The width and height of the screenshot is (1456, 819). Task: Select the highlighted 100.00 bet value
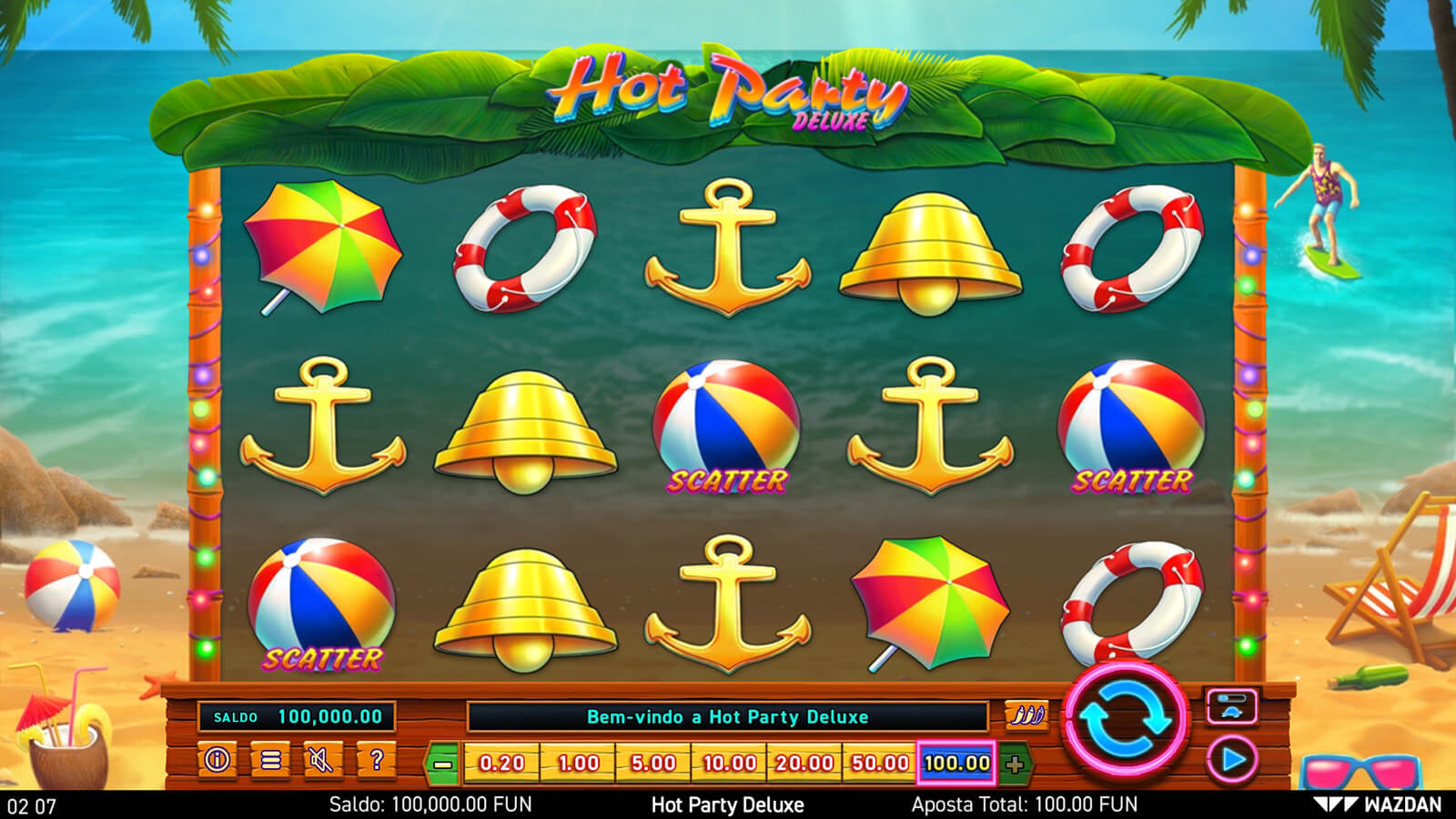(x=956, y=763)
